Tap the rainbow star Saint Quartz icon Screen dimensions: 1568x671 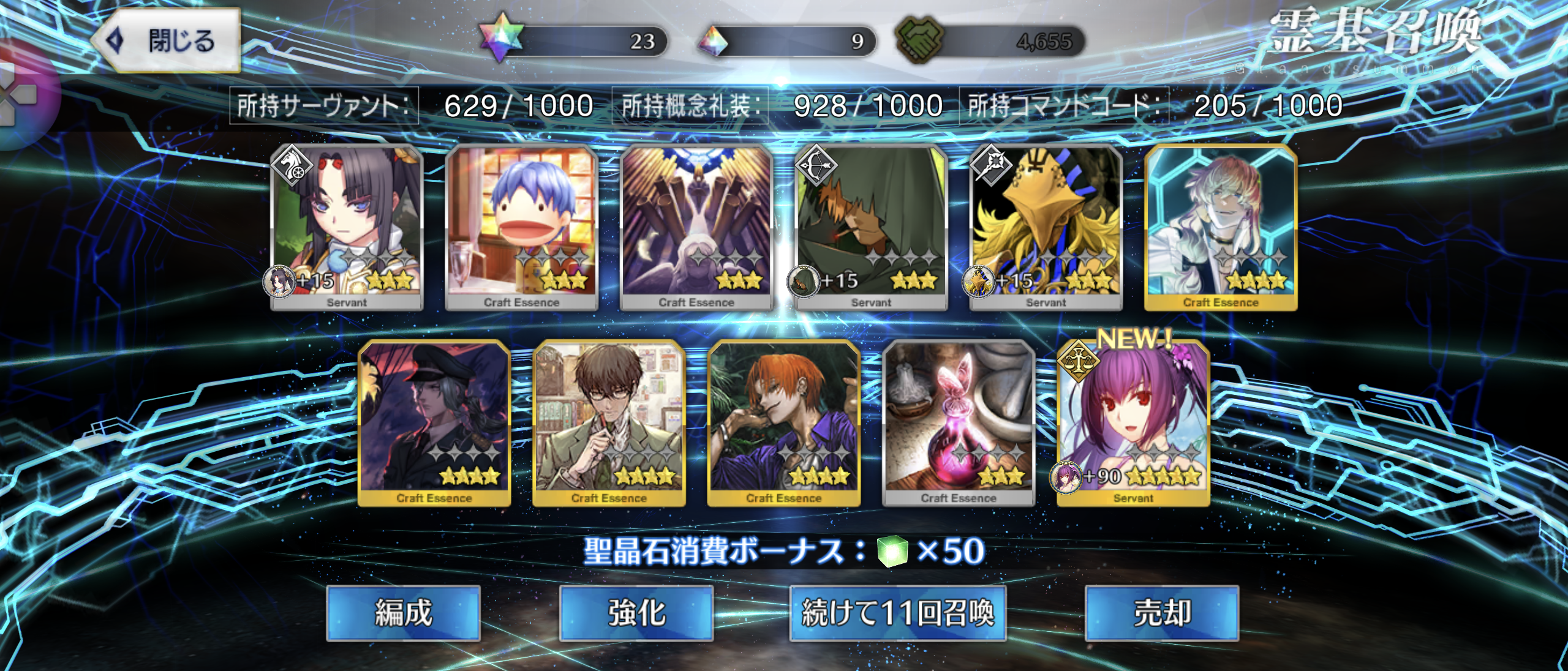click(x=501, y=39)
